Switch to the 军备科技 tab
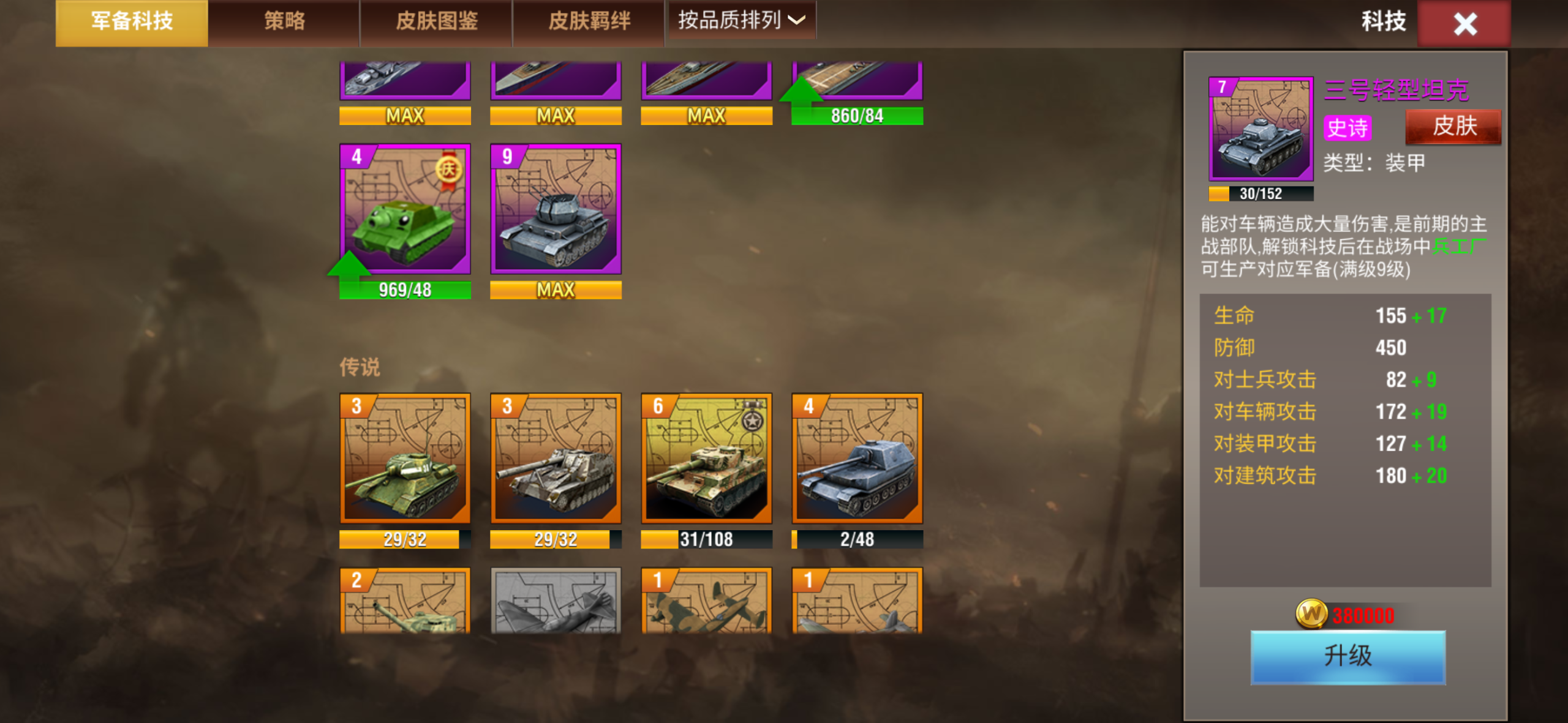The width and height of the screenshot is (1568, 723). pyautogui.click(x=132, y=22)
